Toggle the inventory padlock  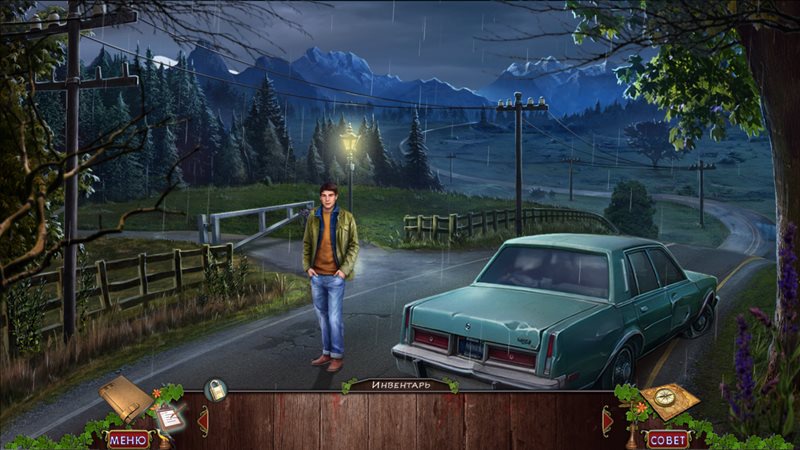coord(215,390)
